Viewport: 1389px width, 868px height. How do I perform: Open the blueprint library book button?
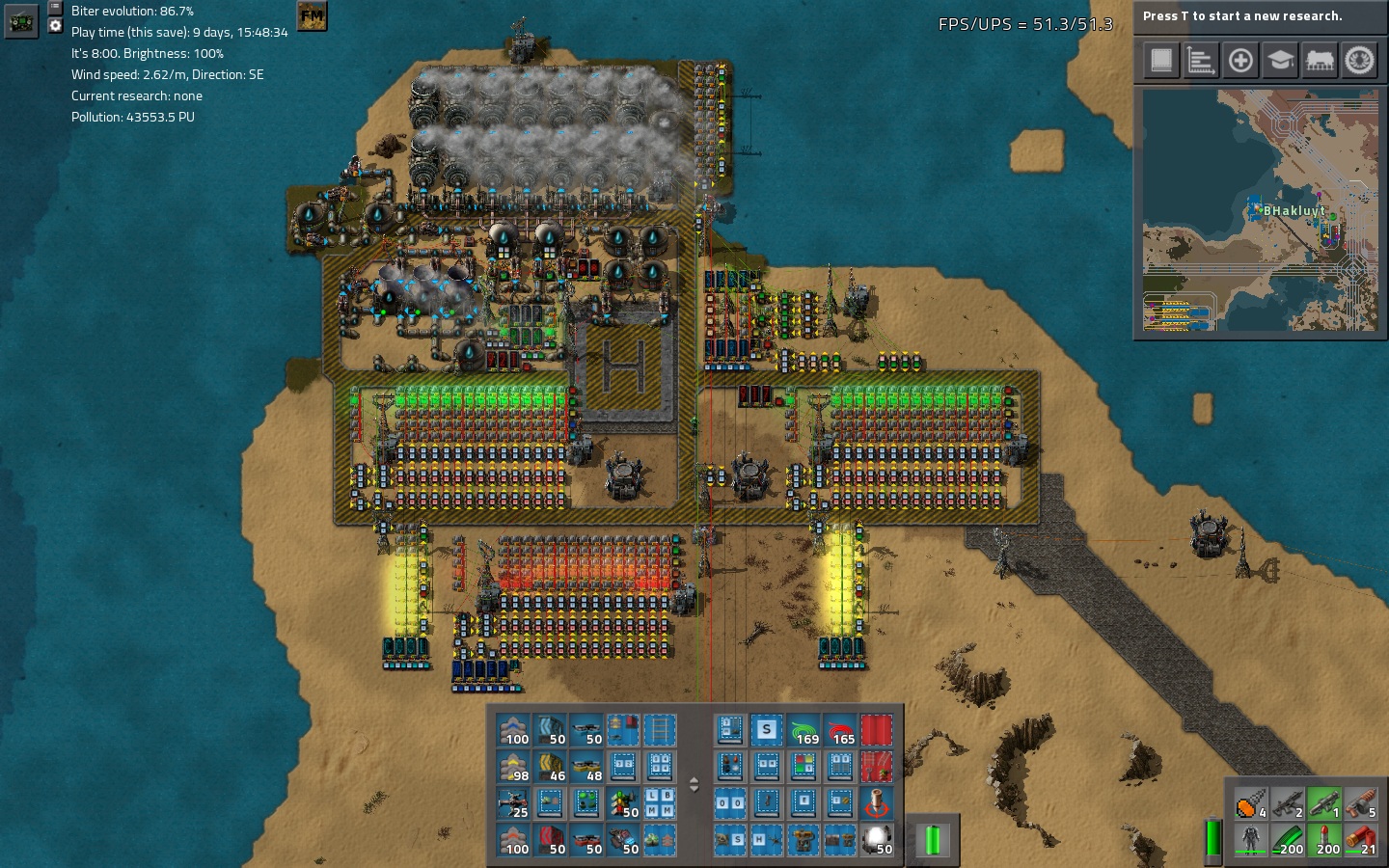point(1161,61)
